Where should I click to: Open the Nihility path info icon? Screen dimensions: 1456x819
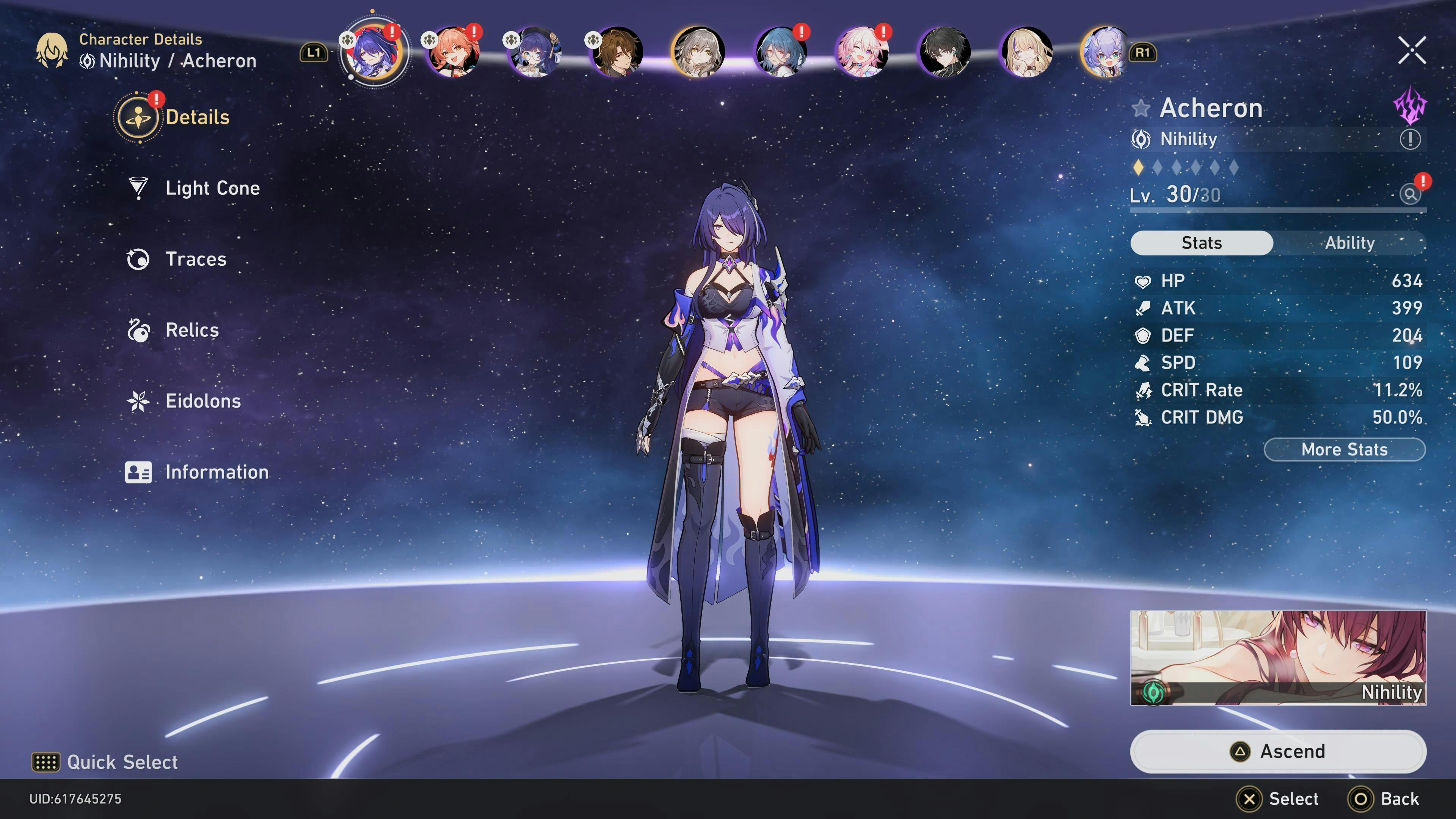click(x=1410, y=139)
